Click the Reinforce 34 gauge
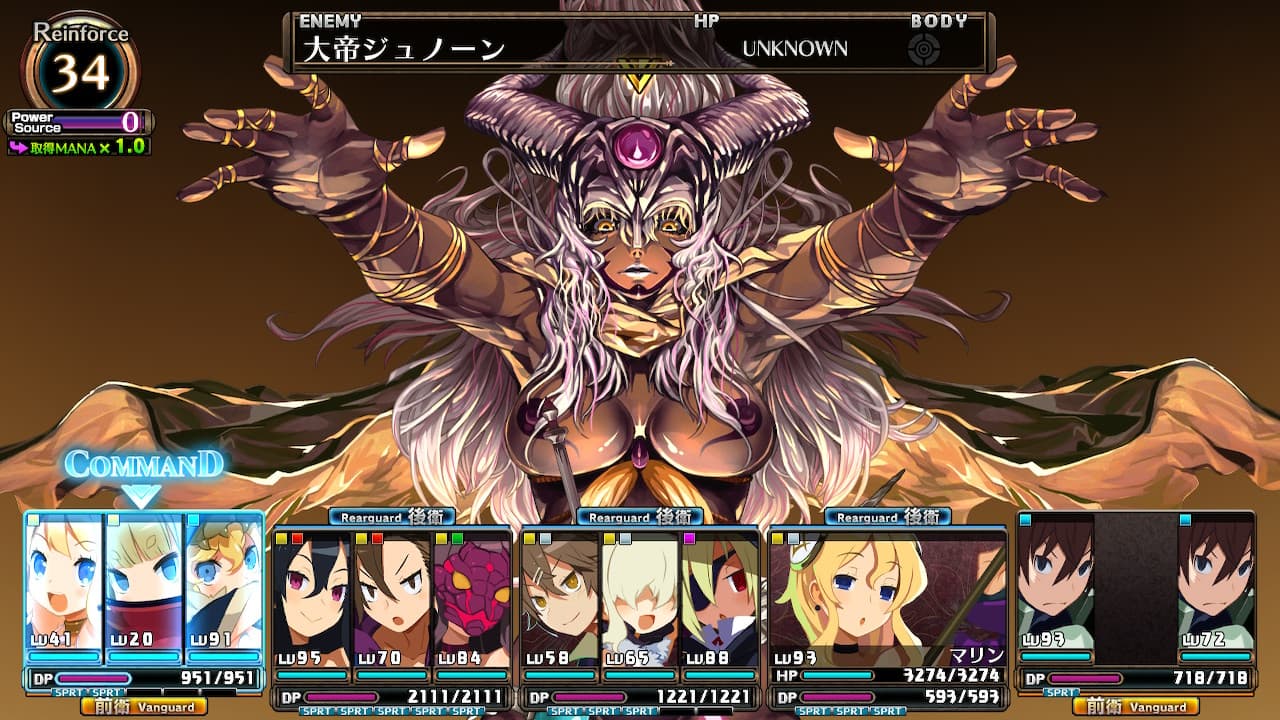 pyautogui.click(x=80, y=70)
